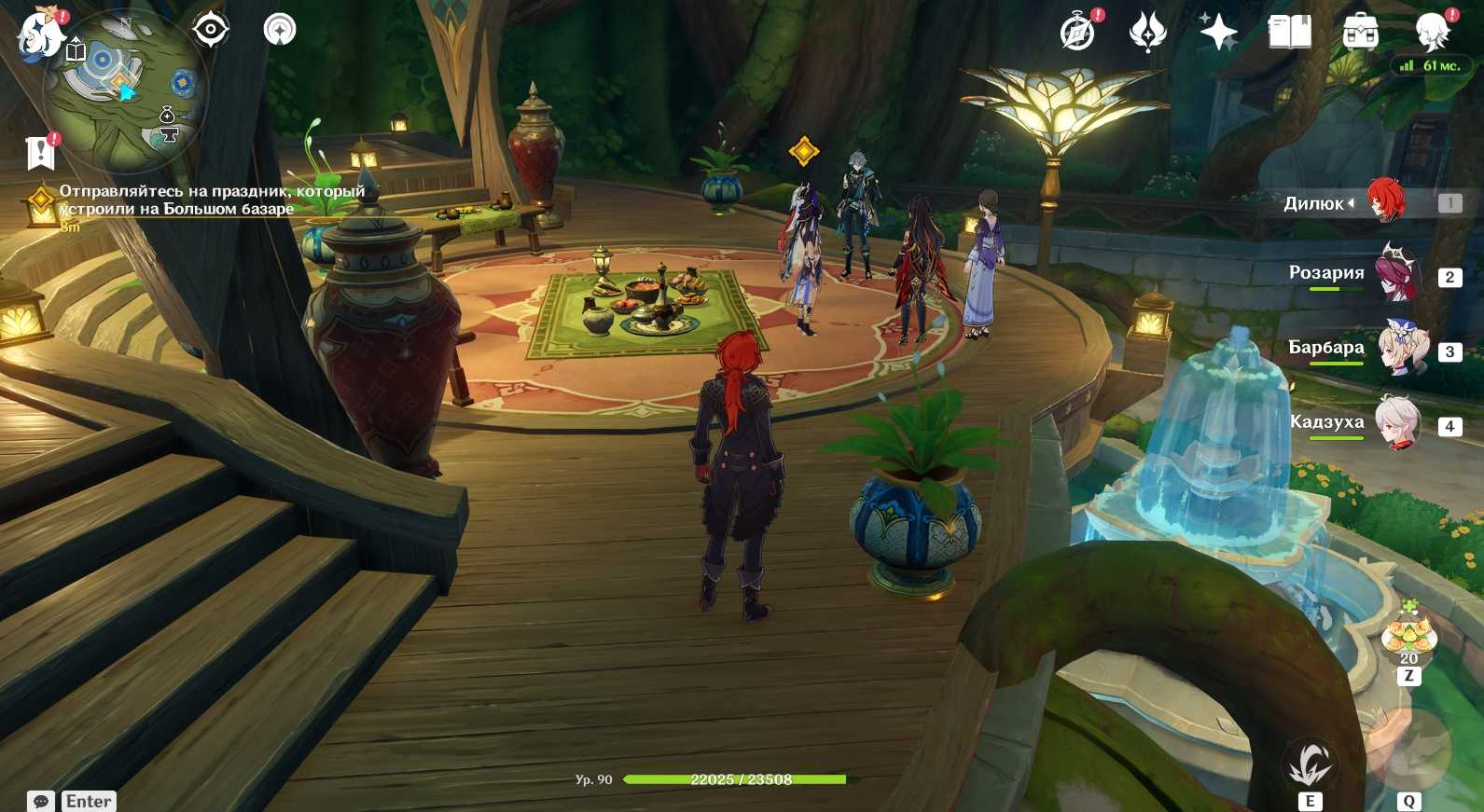Select party member Дилюк

click(1385, 201)
